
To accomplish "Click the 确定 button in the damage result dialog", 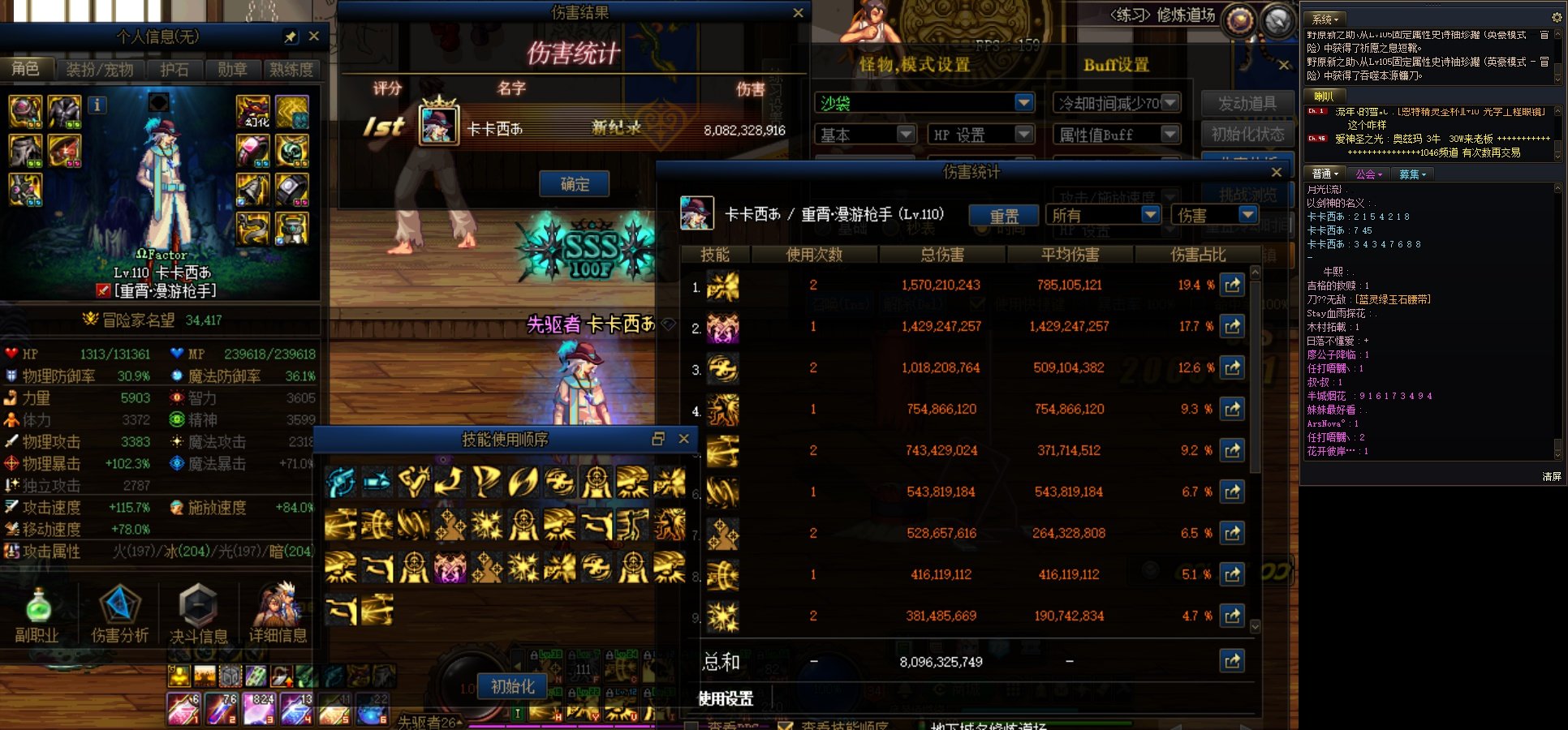I will [574, 184].
